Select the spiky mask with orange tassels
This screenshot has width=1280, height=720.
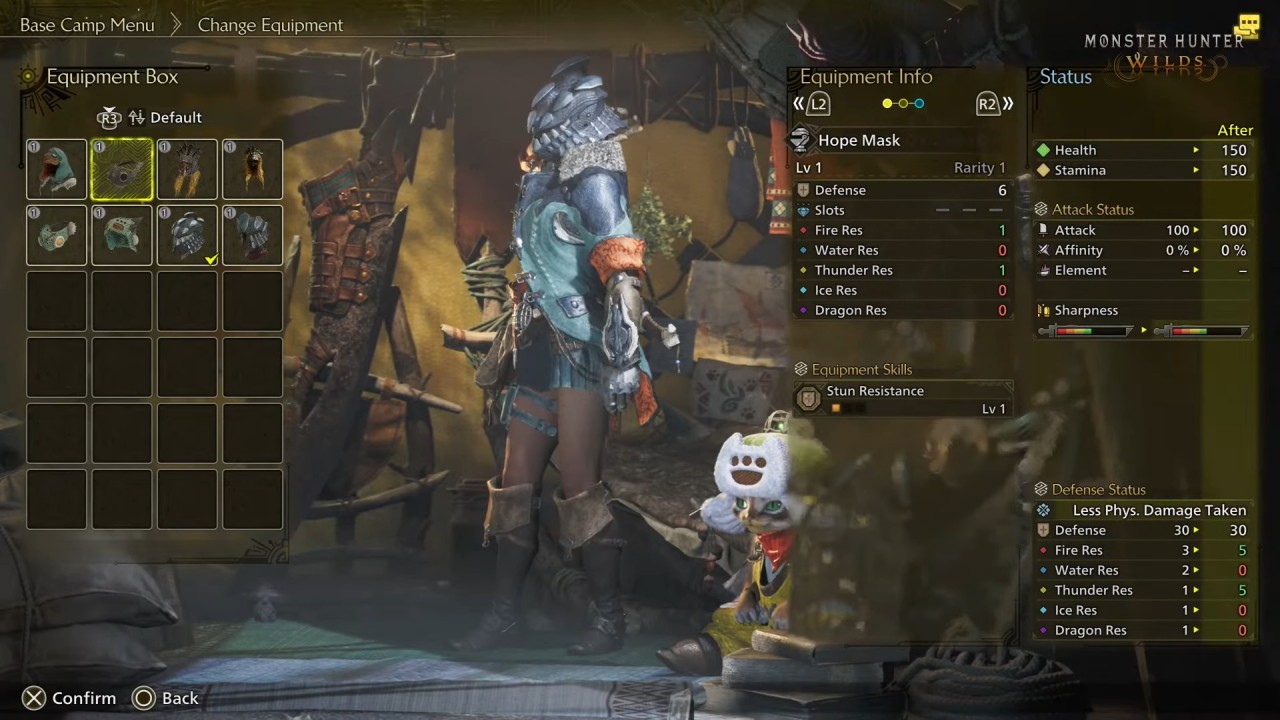click(x=187, y=170)
